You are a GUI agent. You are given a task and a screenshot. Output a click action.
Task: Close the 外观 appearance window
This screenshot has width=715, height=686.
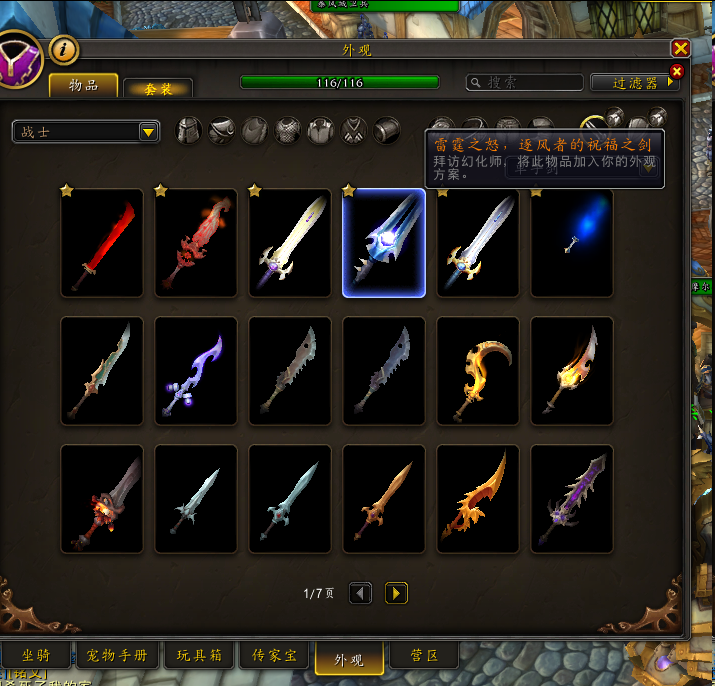pyautogui.click(x=680, y=49)
